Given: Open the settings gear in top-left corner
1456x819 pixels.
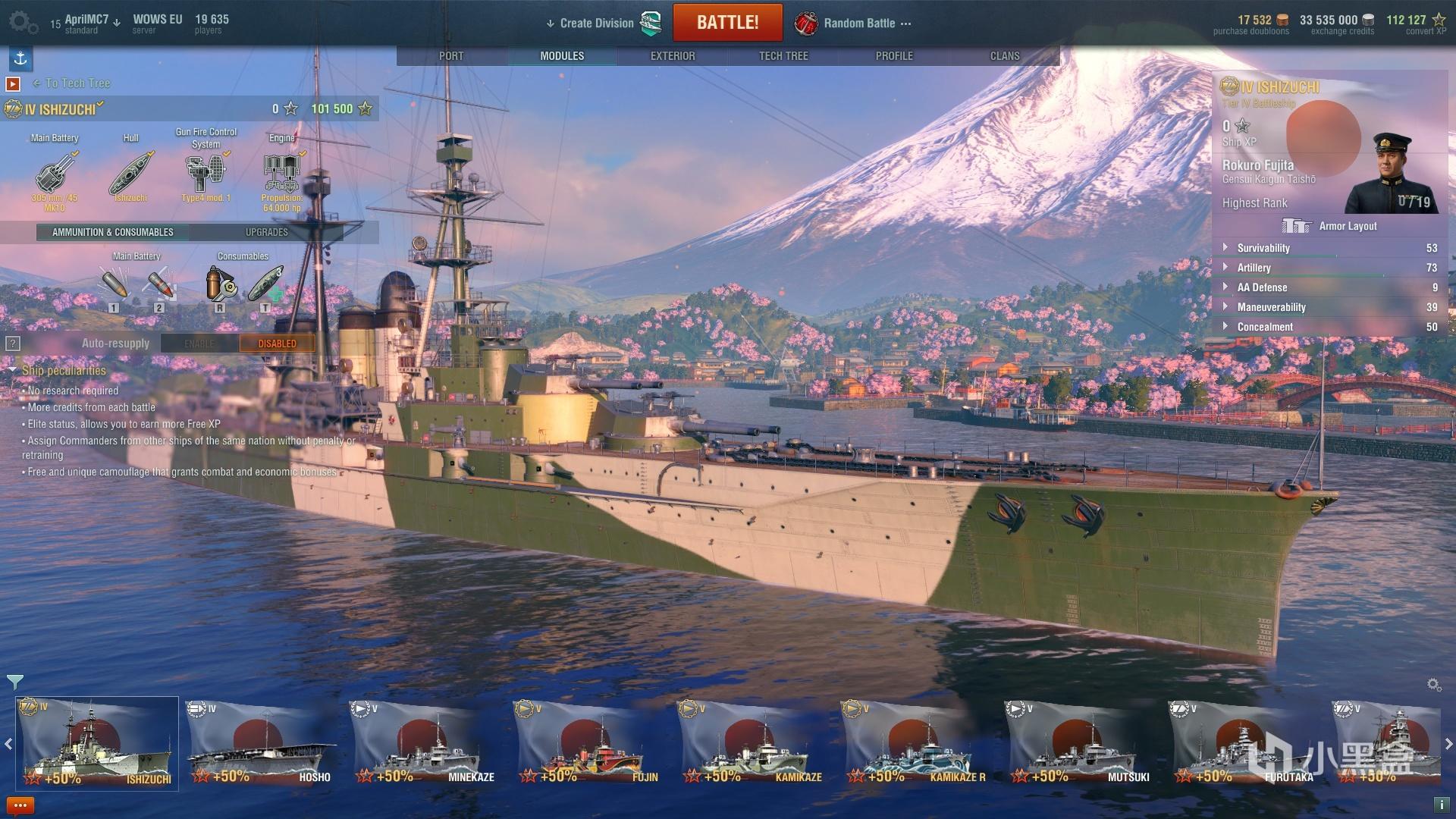Looking at the screenshot, I should 23,22.
